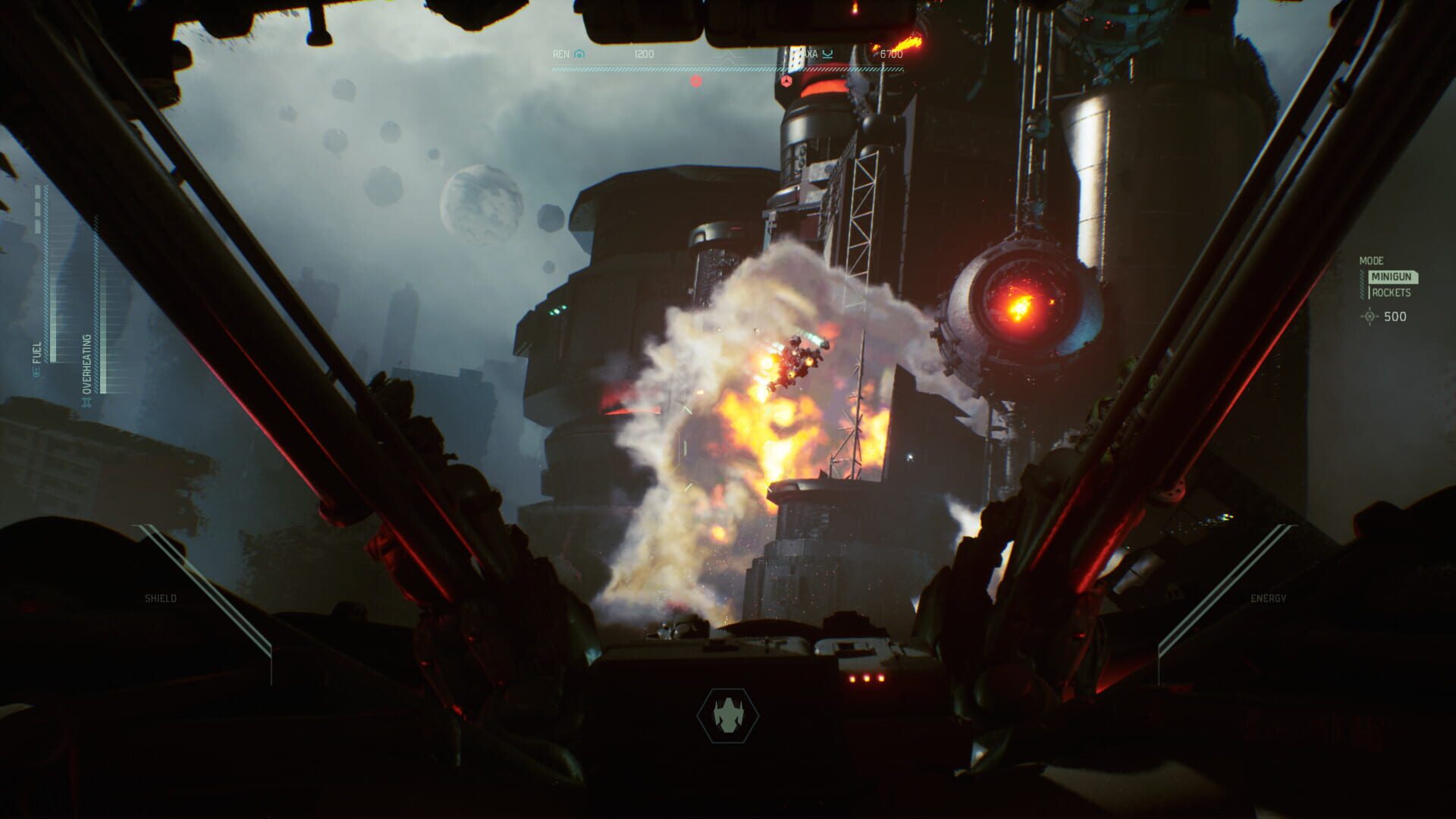Select the SHIELD status tab
The image size is (1456, 819).
tap(160, 598)
